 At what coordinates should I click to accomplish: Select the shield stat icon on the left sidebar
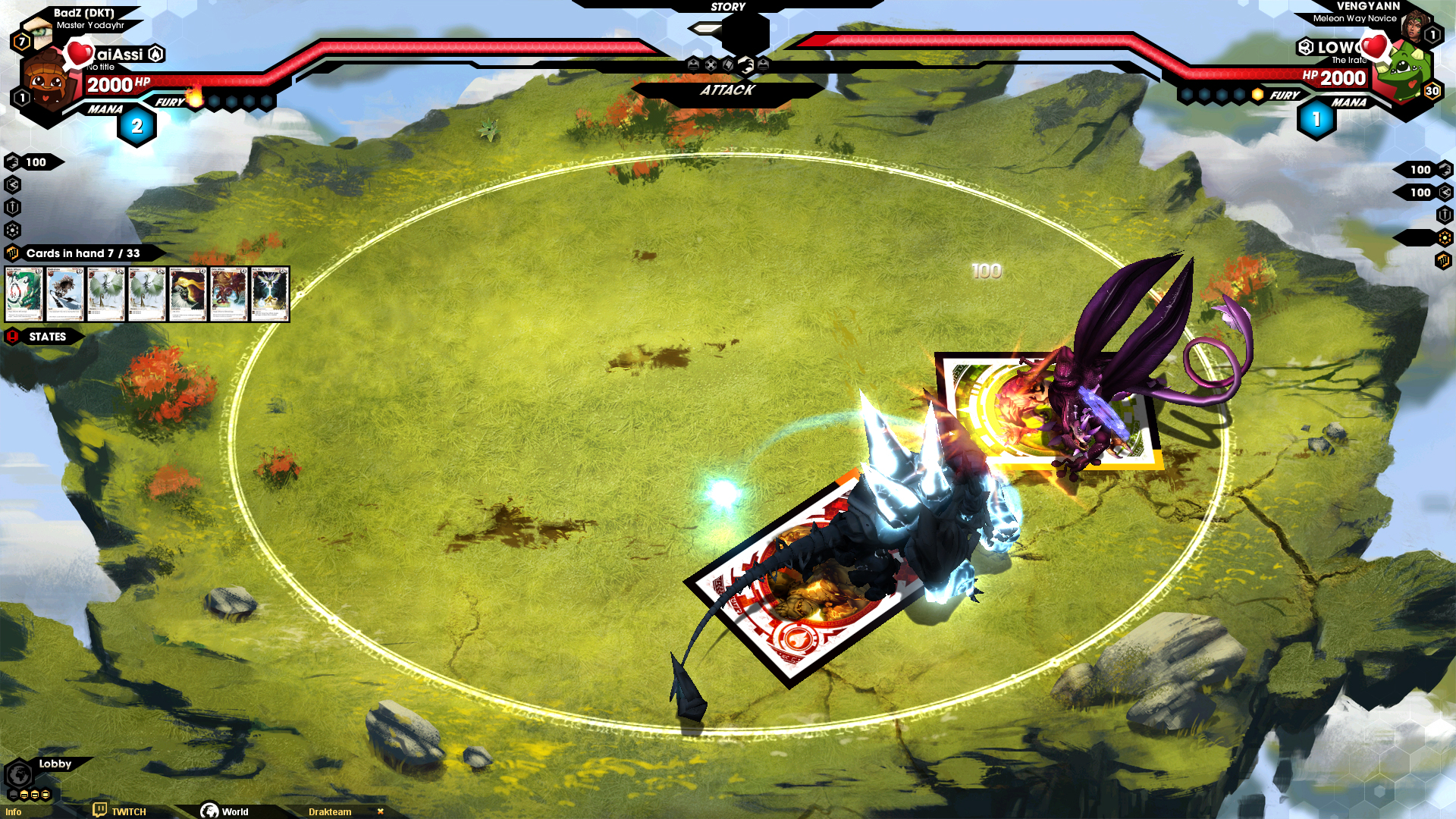pyautogui.click(x=12, y=207)
